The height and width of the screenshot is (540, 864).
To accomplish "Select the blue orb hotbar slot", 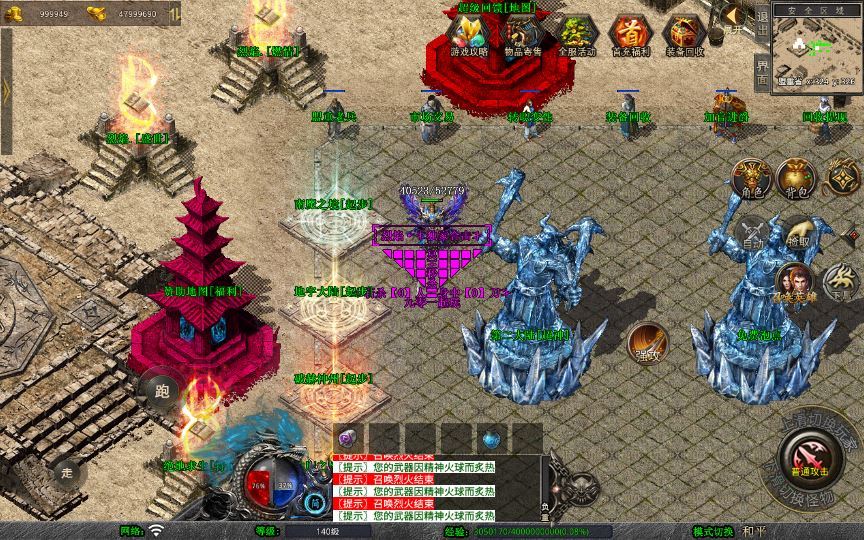I will pos(491,438).
